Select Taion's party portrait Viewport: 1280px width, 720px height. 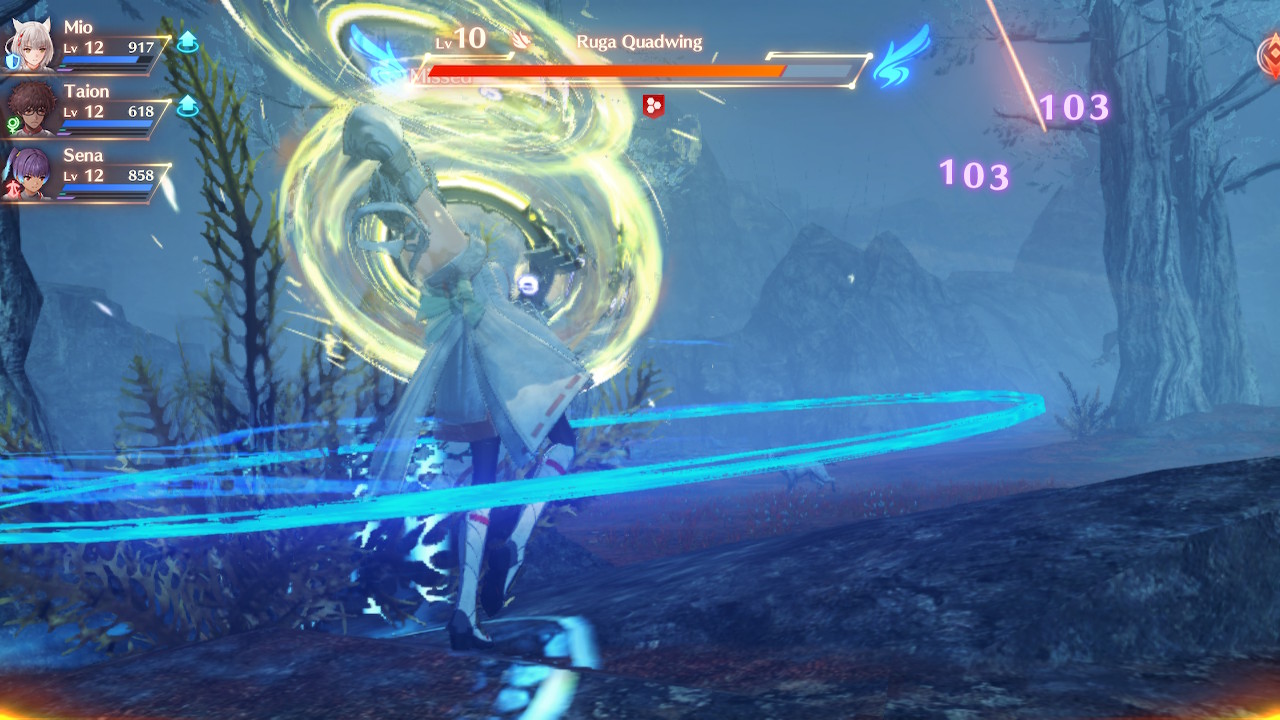(x=33, y=109)
